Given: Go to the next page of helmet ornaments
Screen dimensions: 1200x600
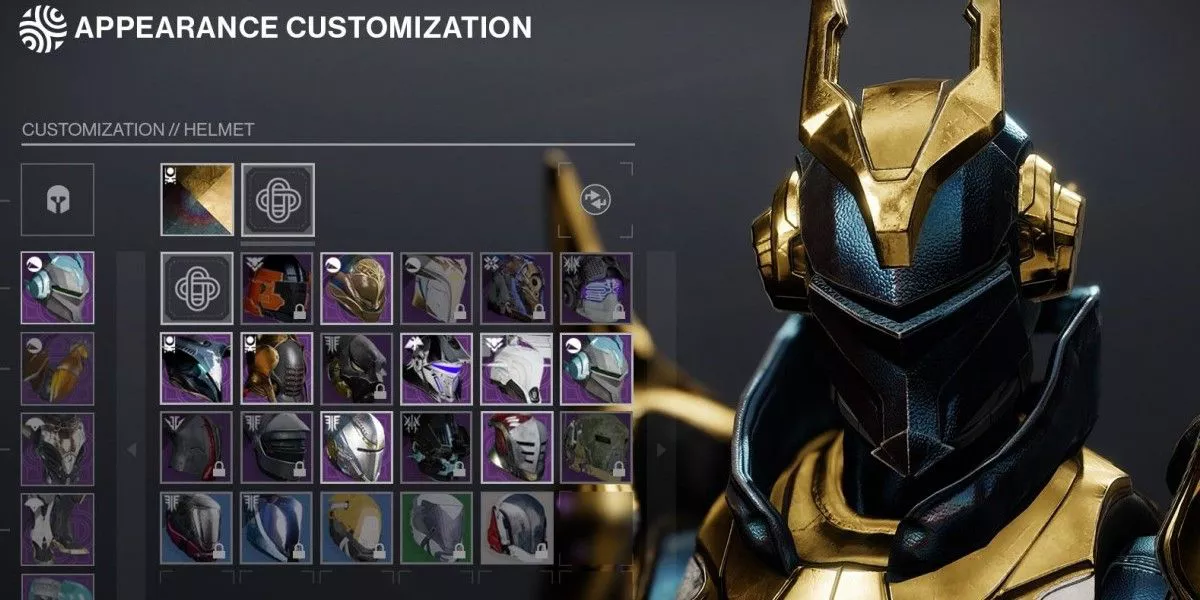Looking at the screenshot, I should 660,450.
